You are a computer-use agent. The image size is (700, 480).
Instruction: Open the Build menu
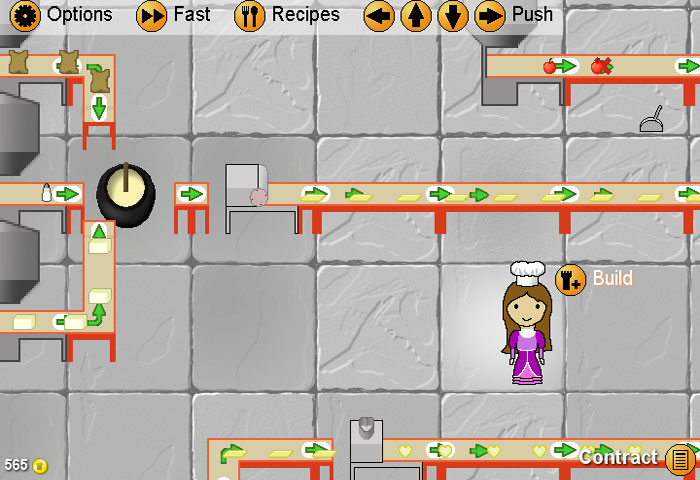[570, 278]
